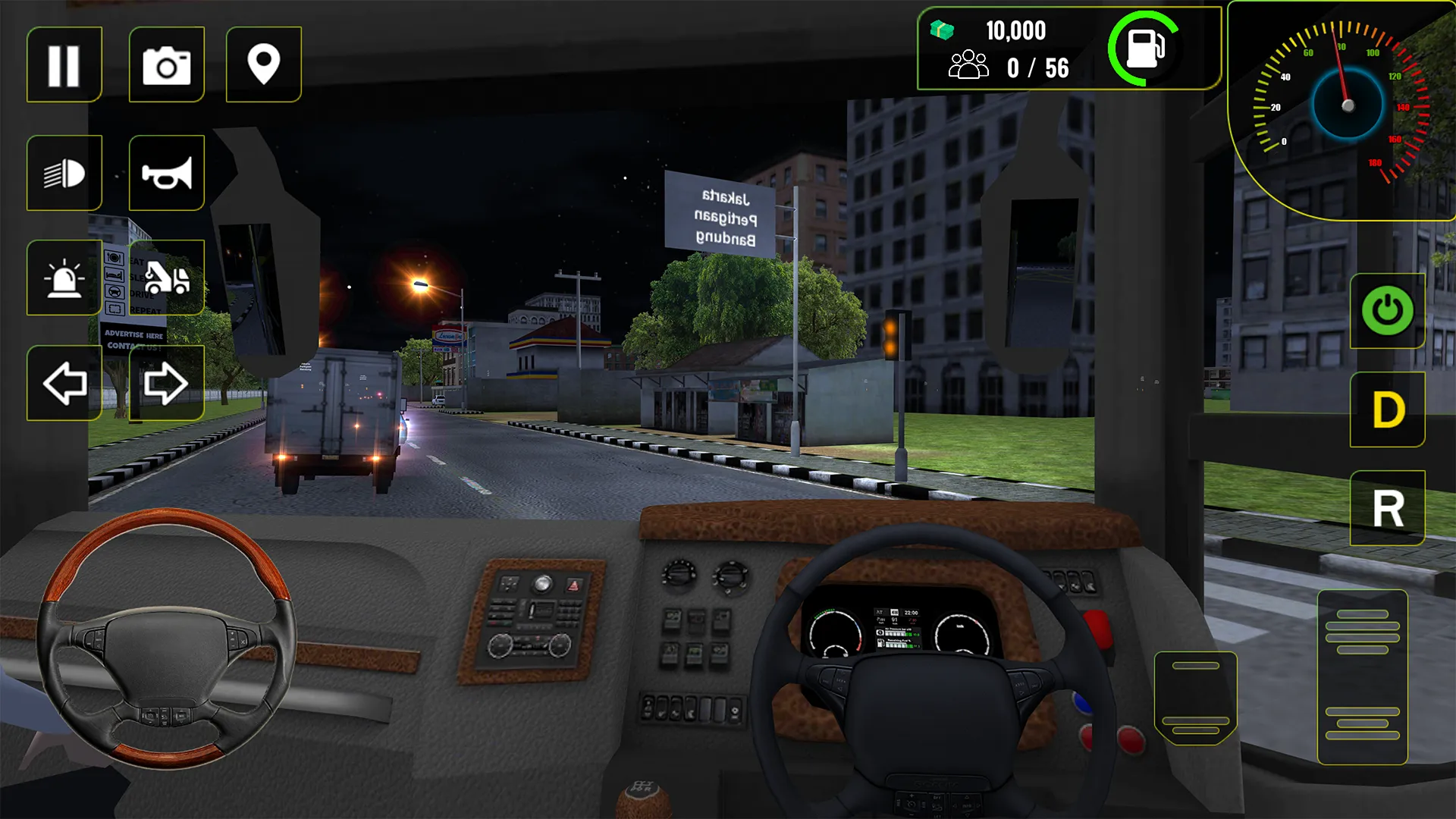The width and height of the screenshot is (1456, 819).
Task: Enable the left turn signal
Action: (x=64, y=384)
